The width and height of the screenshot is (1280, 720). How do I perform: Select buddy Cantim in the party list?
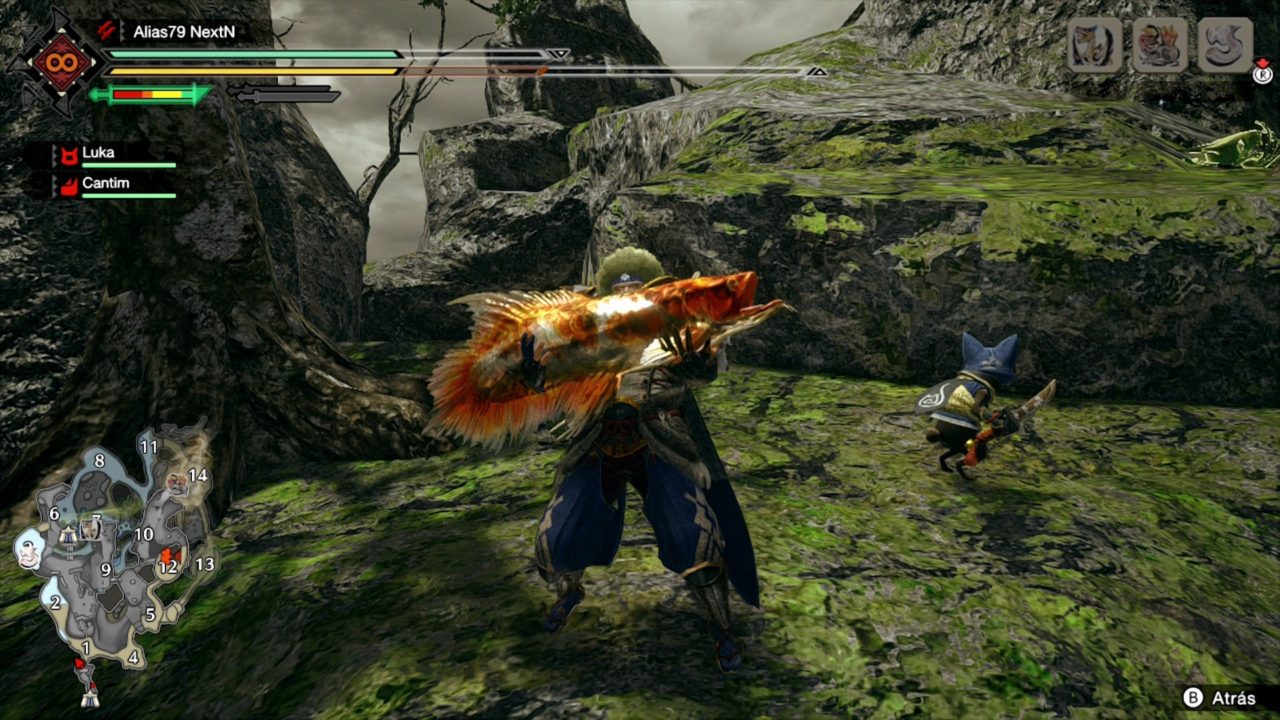105,183
